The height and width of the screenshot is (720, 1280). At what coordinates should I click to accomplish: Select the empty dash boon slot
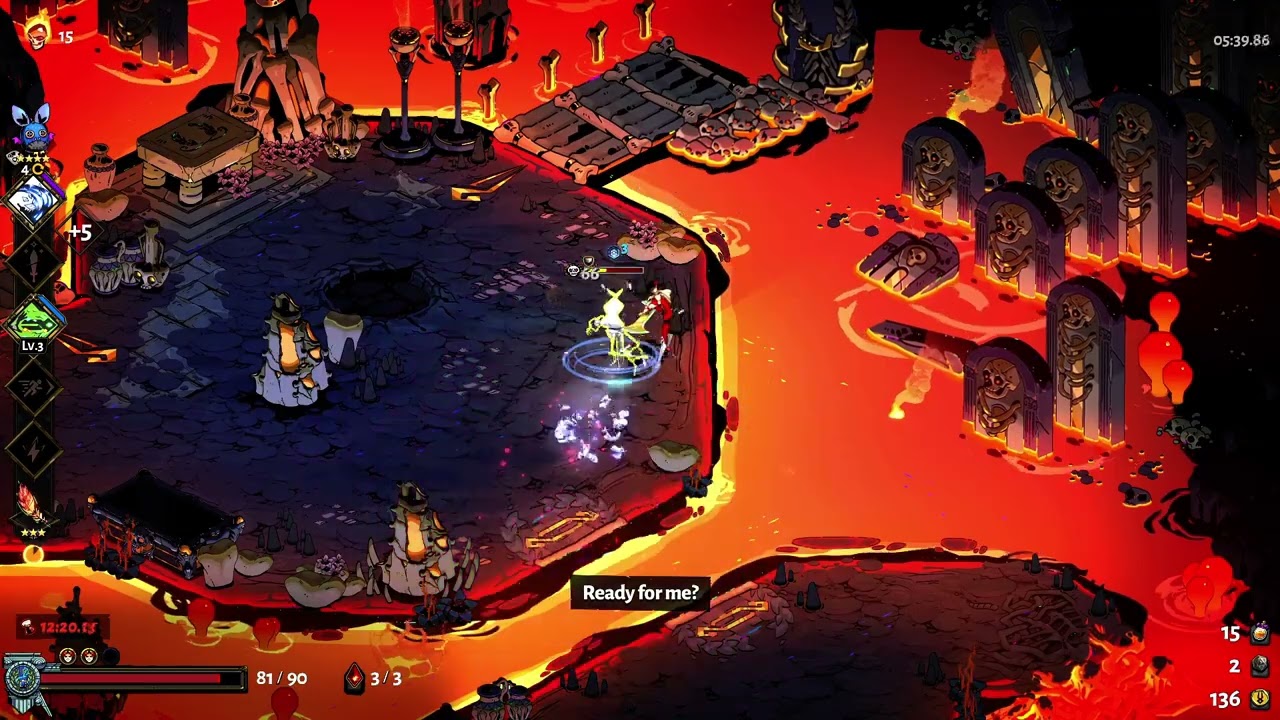pos(33,386)
